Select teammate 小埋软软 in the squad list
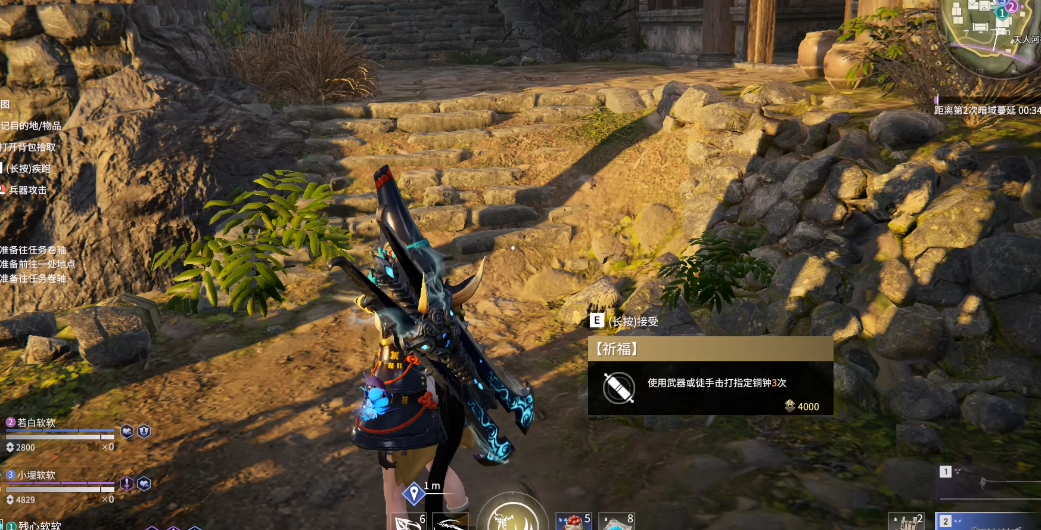1041x530 pixels. click(x=60, y=483)
